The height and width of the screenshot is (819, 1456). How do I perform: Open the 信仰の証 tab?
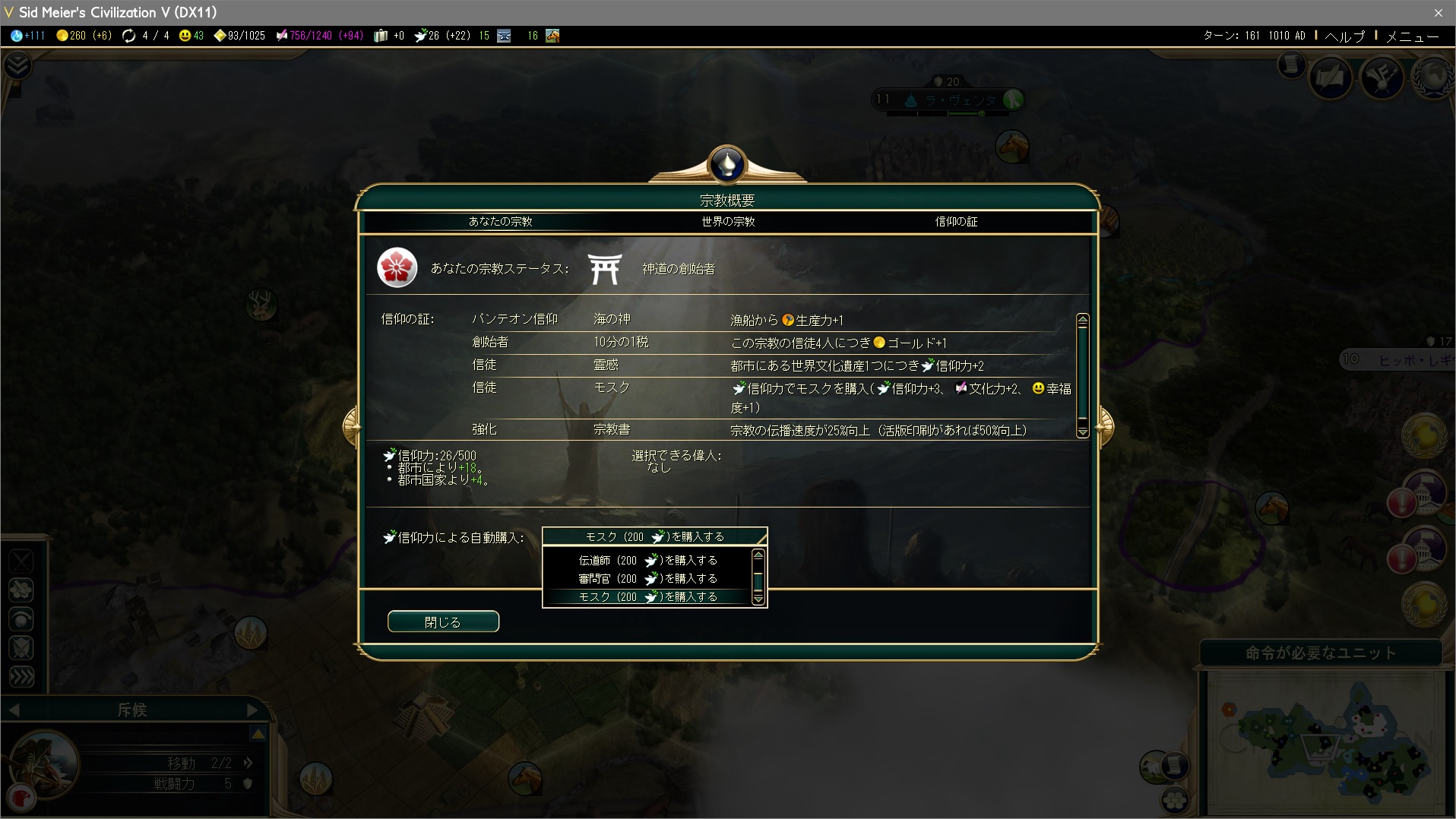[956, 222]
